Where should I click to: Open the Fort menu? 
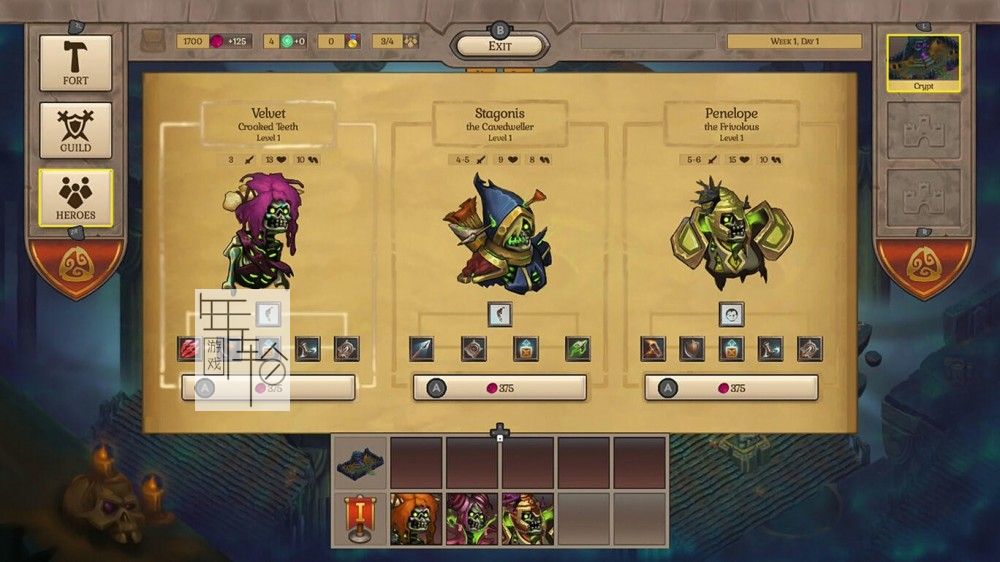click(x=75, y=63)
